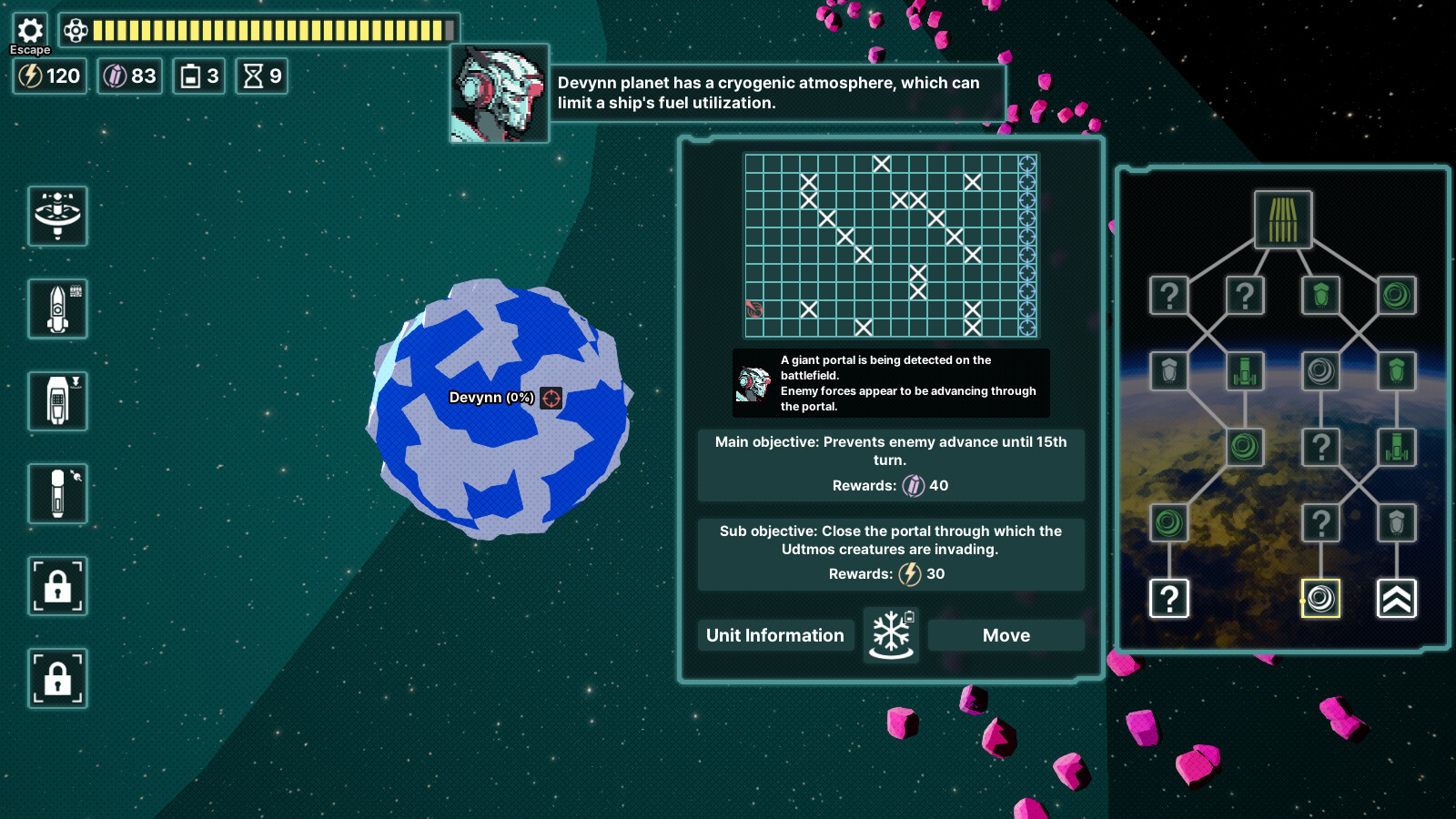The width and height of the screenshot is (1456, 819).
Task: Select the UFO saucer unit in the sidebar
Action: (57, 218)
